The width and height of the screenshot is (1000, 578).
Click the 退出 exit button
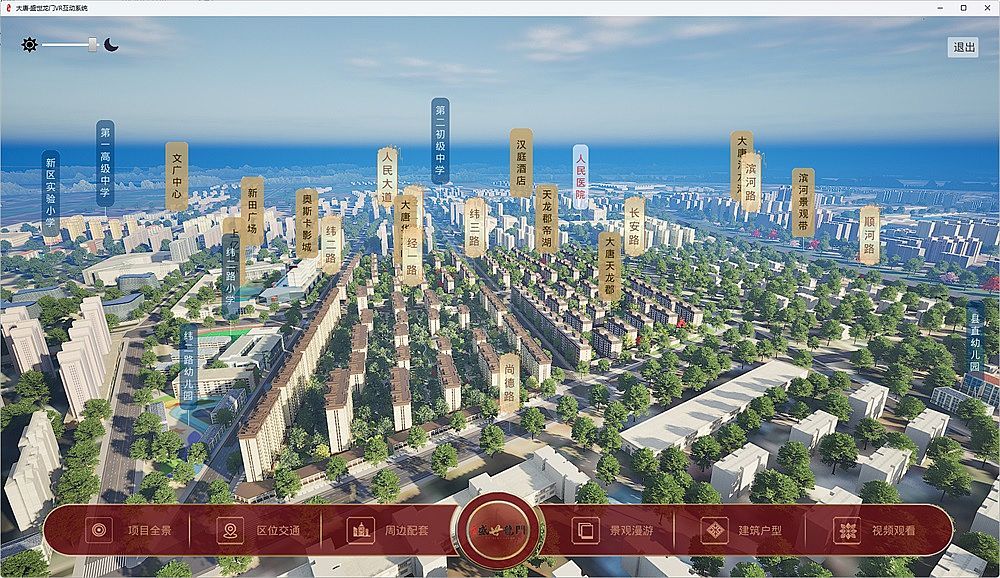[964, 47]
